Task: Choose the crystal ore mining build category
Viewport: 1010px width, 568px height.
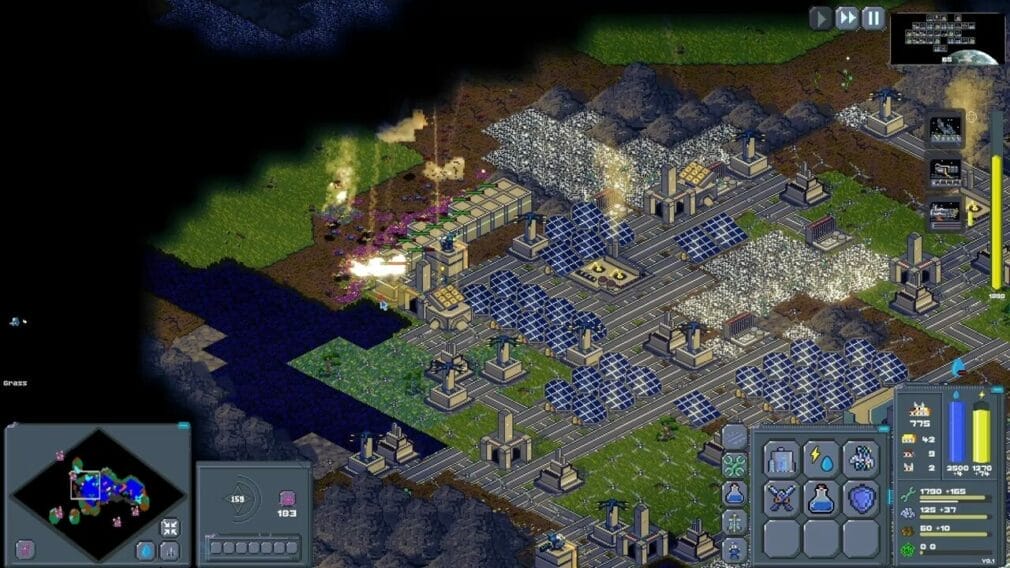Action: pyautogui.click(x=860, y=459)
